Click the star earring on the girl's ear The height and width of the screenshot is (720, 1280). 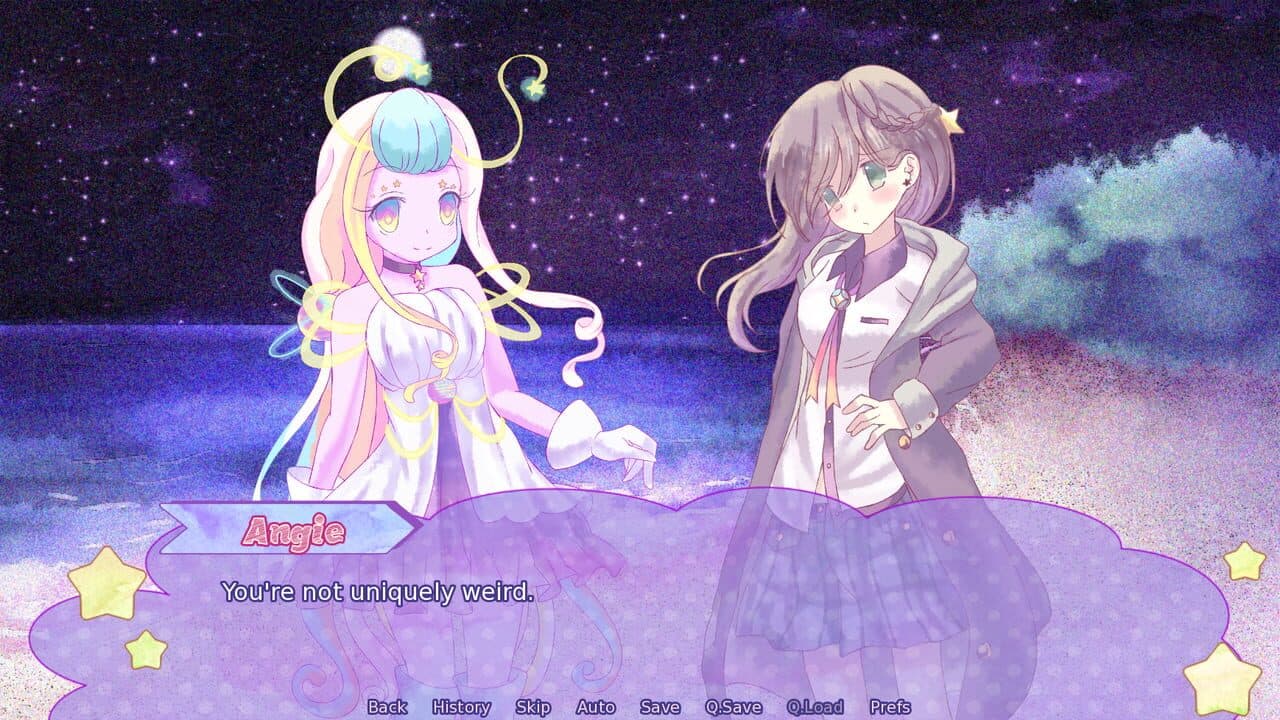click(906, 182)
